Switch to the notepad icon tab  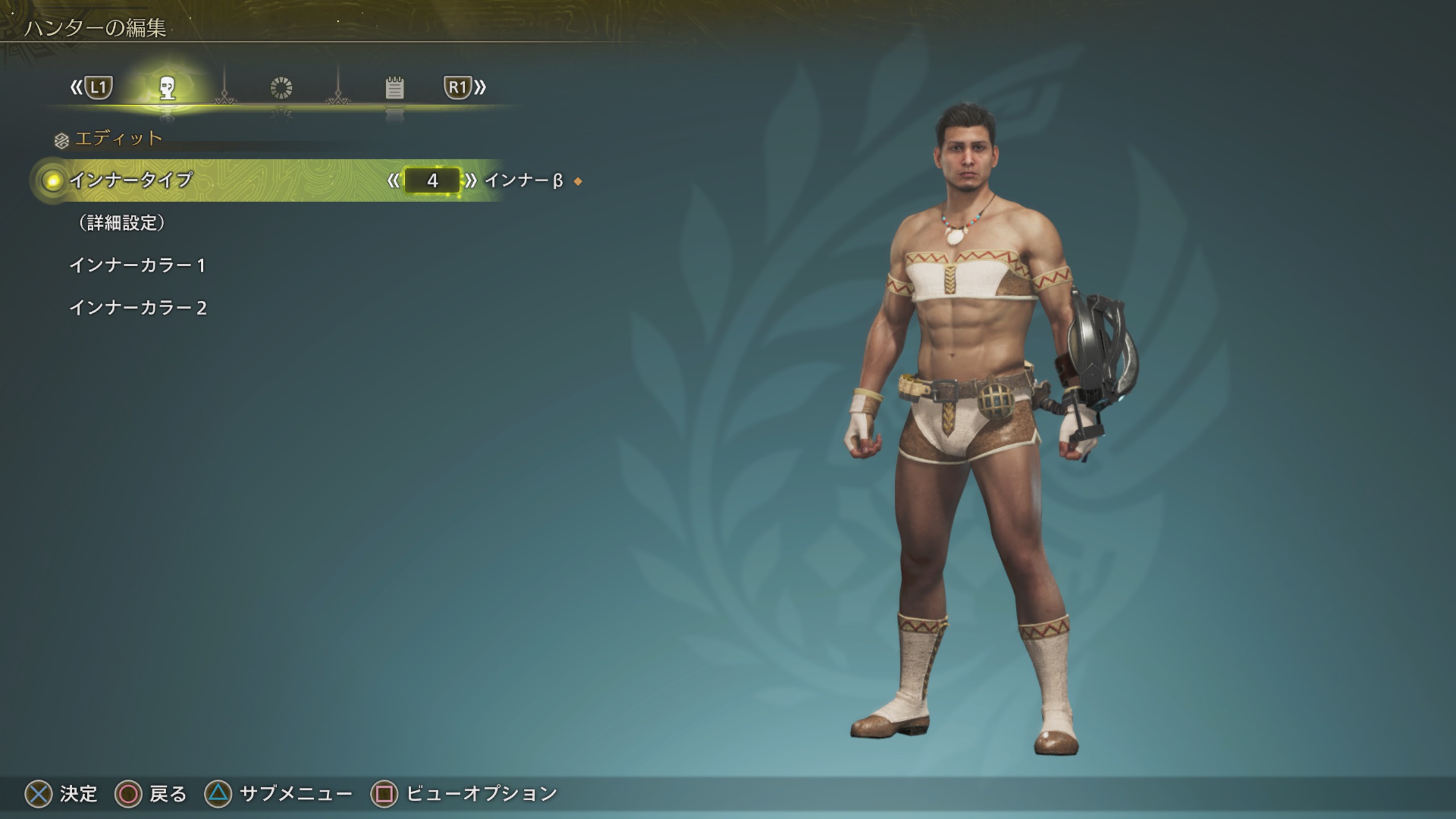pos(394,88)
